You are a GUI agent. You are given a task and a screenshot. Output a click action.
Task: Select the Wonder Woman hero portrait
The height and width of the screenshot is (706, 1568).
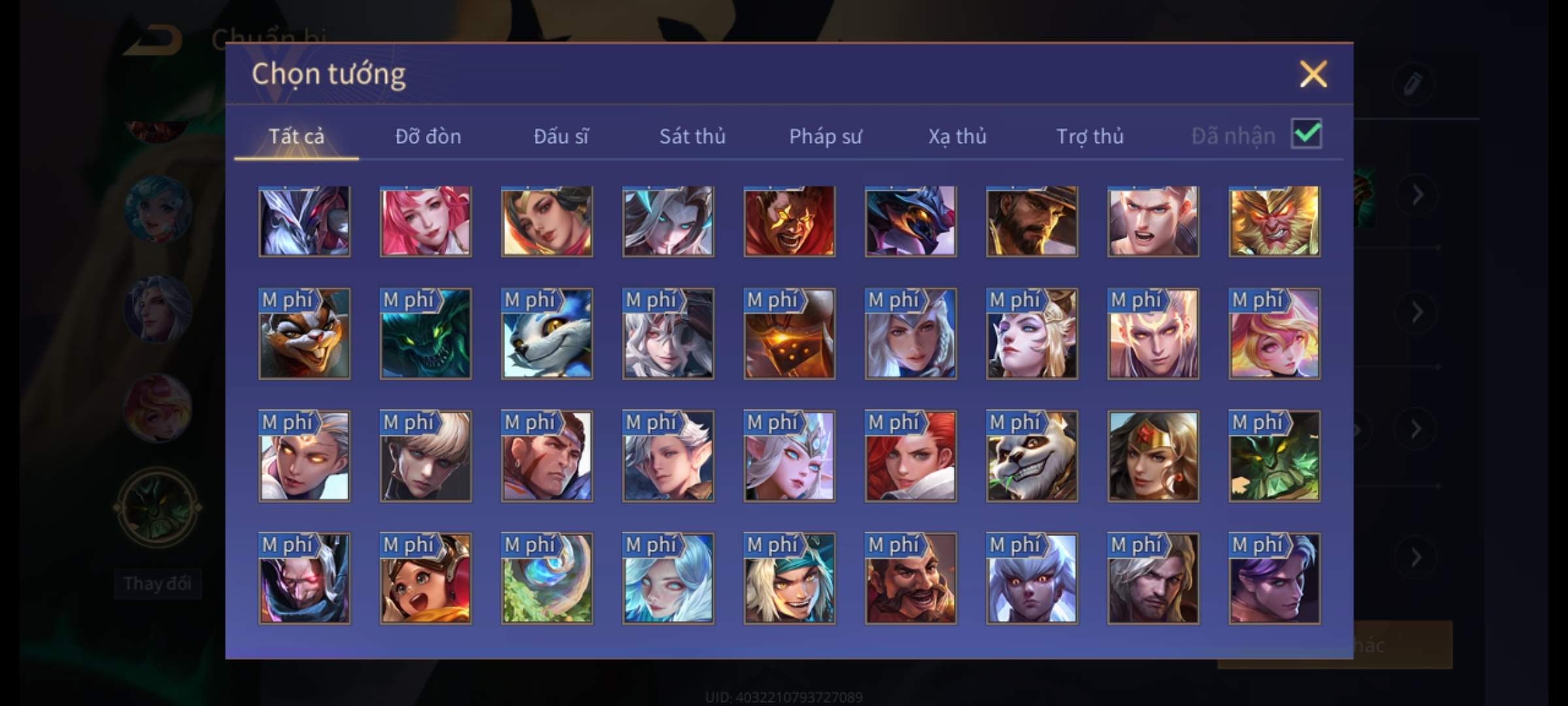[1153, 456]
